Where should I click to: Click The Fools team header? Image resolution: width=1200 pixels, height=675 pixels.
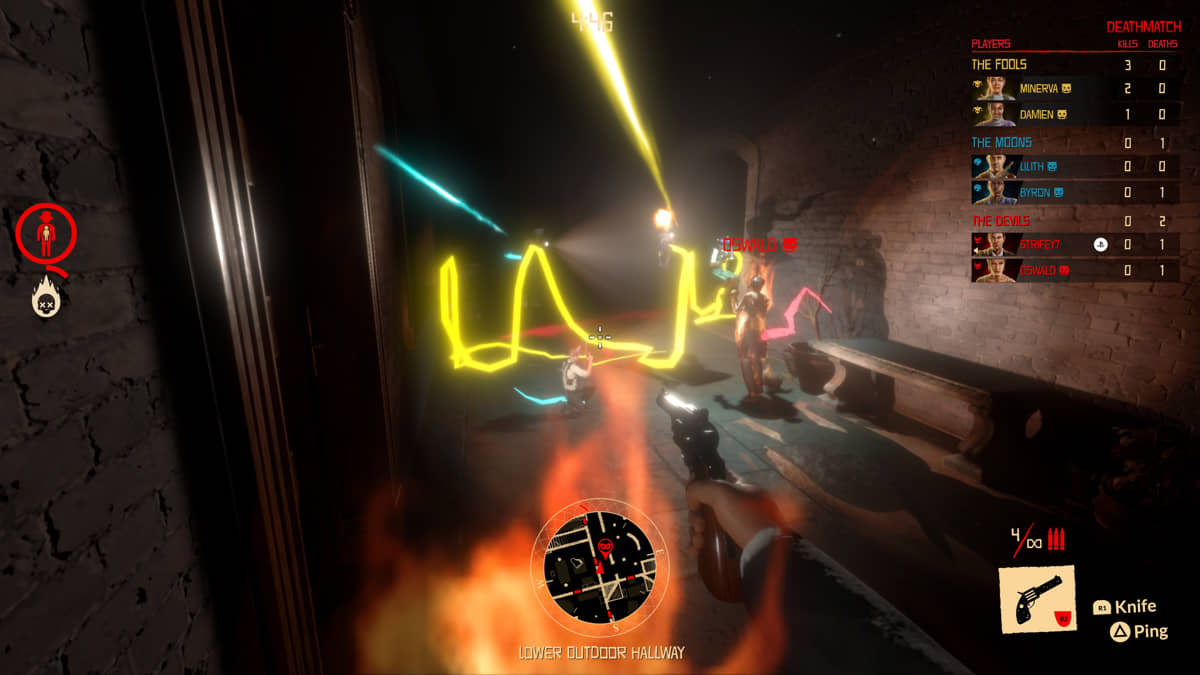pos(1000,65)
